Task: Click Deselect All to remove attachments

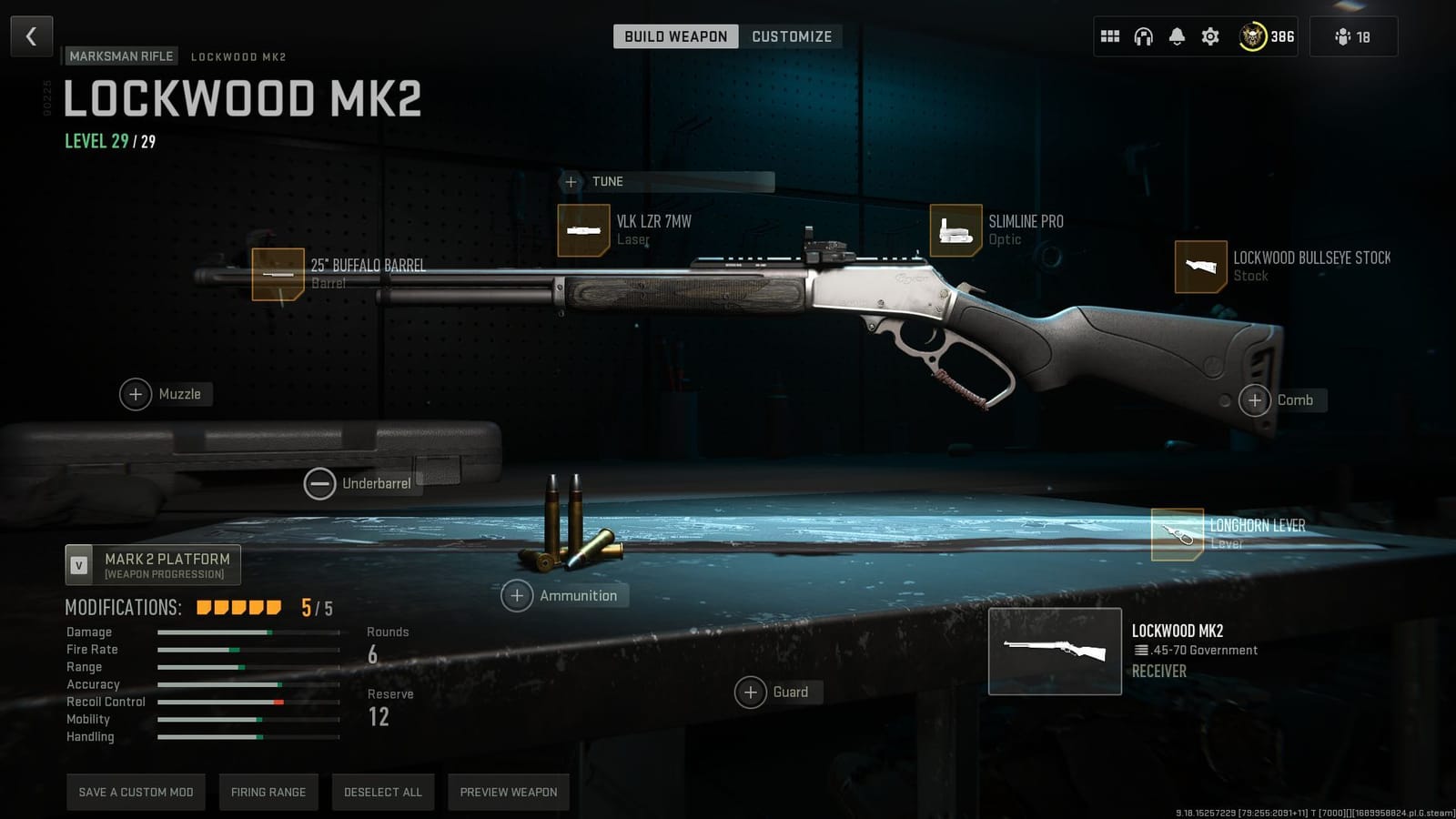Action: (382, 792)
